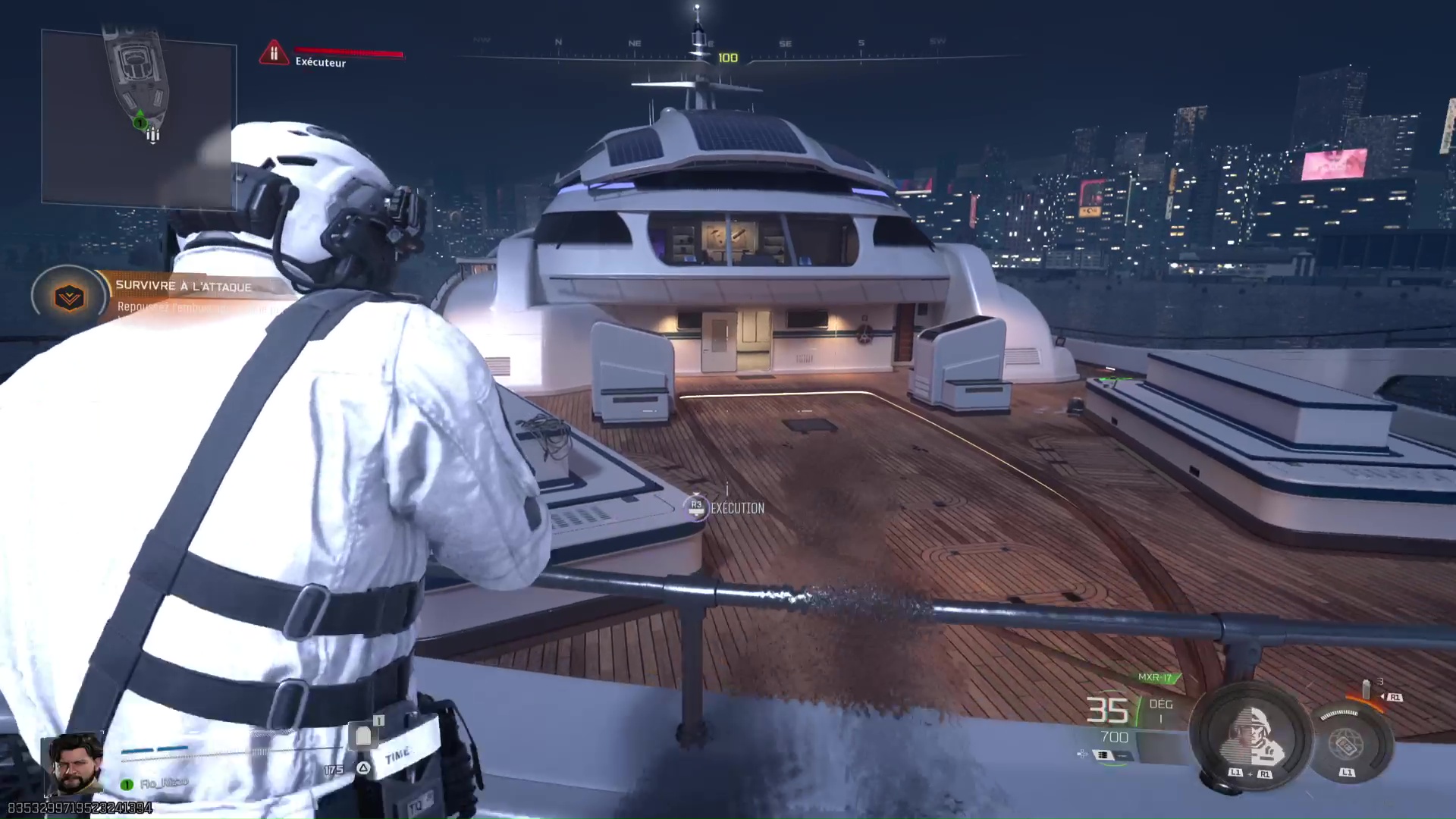Select the Exécuteur boss icon near the health bar

point(275,53)
